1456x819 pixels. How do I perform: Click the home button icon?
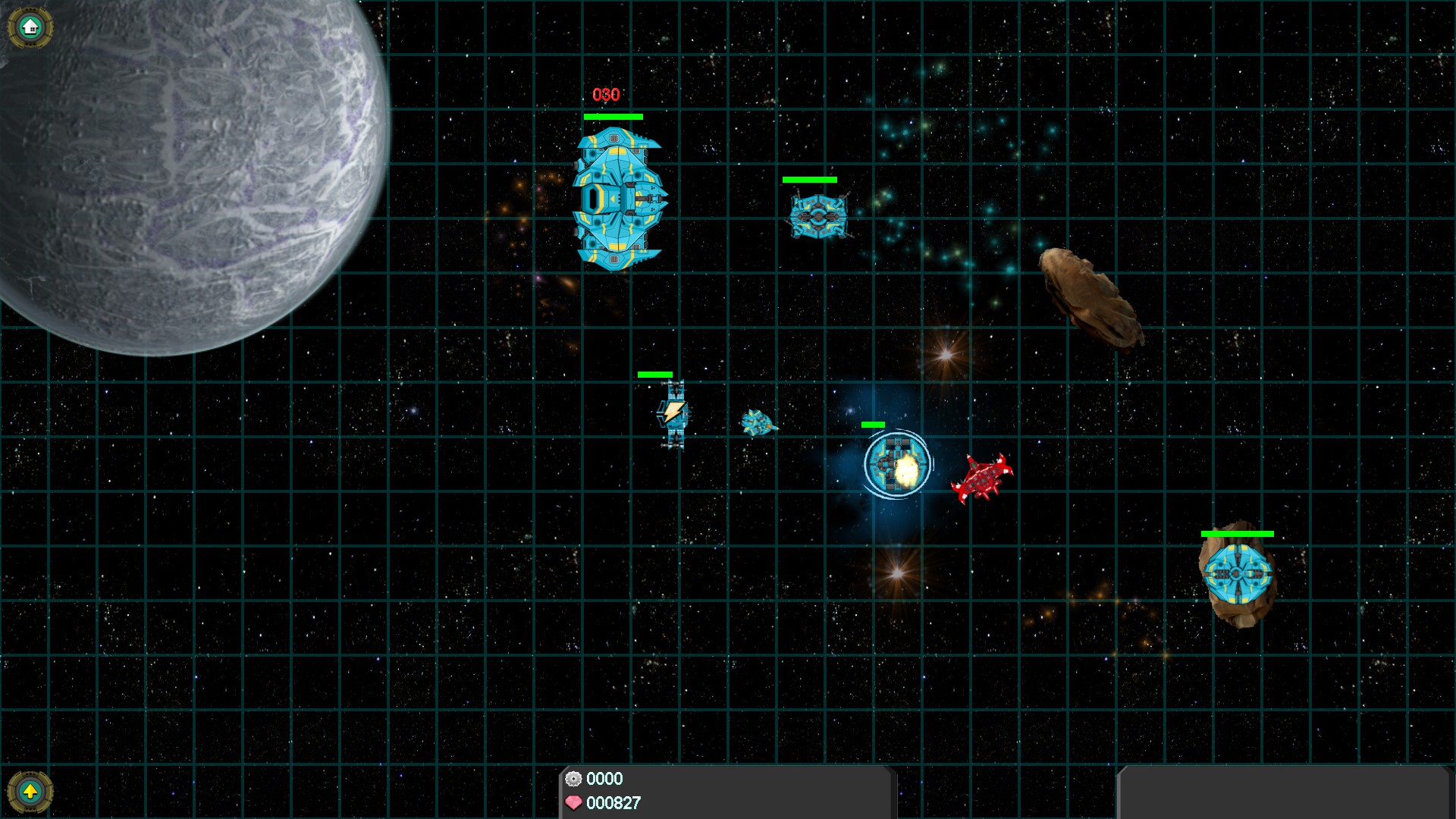[30, 28]
